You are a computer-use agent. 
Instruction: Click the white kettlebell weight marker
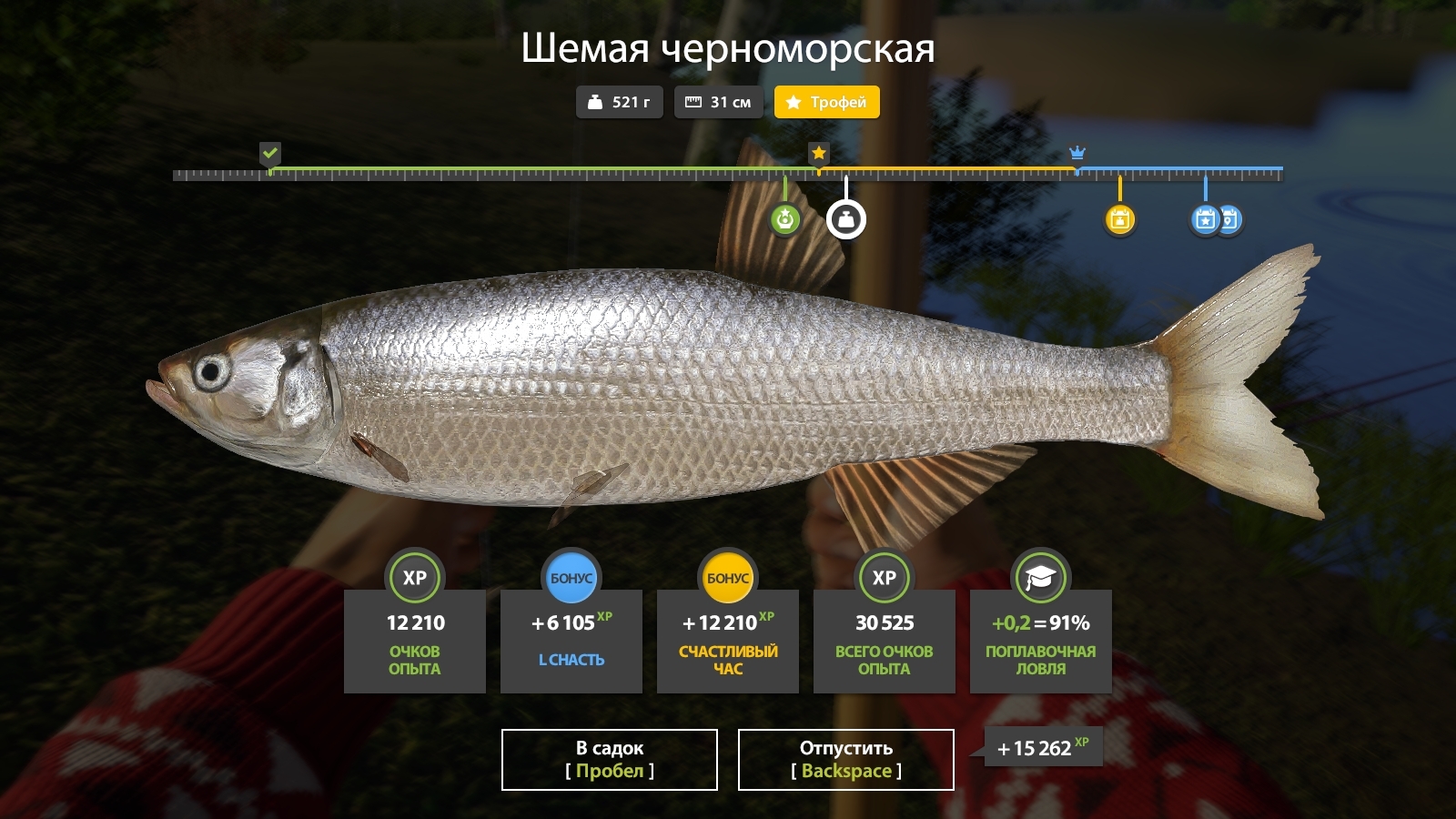tap(845, 218)
